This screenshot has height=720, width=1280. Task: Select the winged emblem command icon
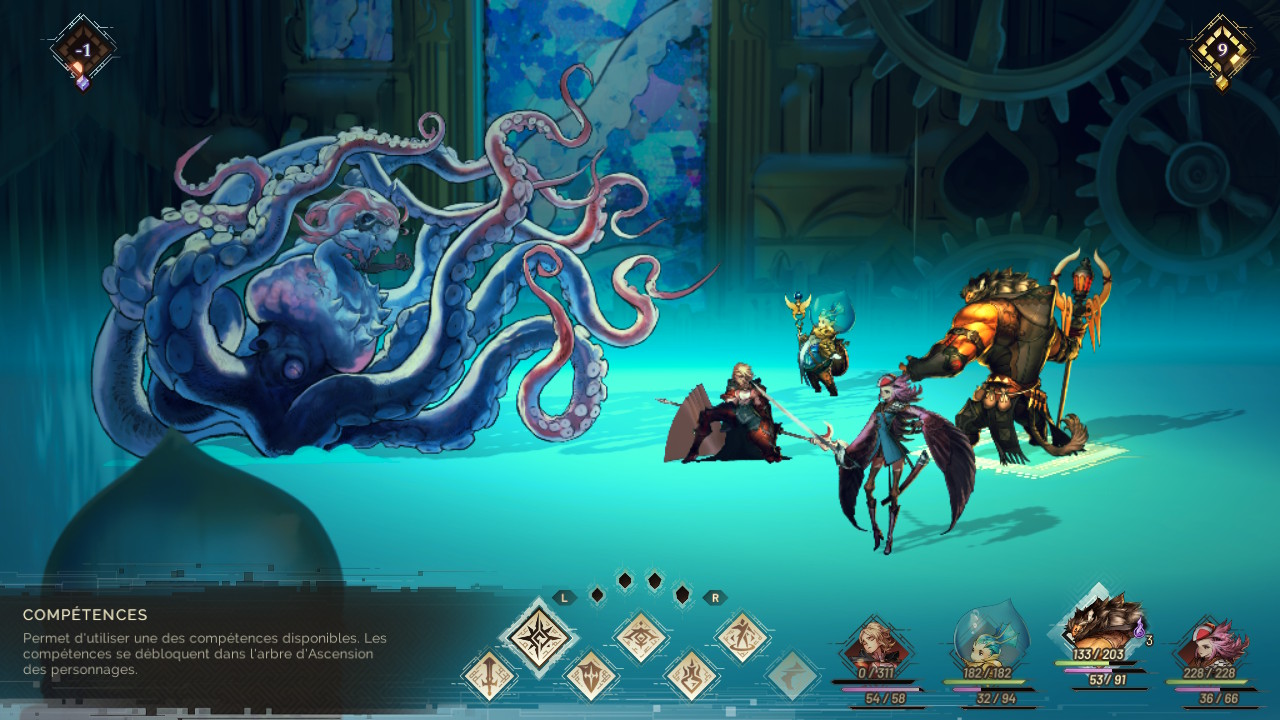pos(641,637)
